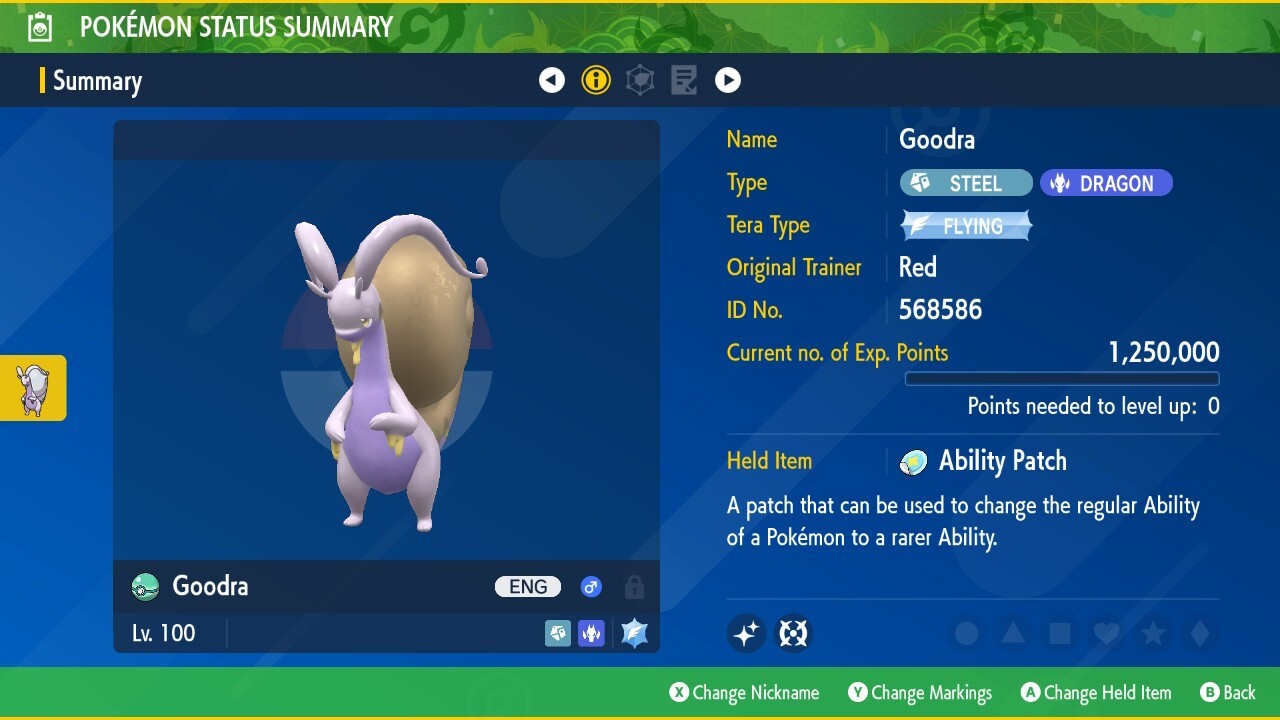Go to the next summary page arrow
1280x720 pixels.
[728, 80]
